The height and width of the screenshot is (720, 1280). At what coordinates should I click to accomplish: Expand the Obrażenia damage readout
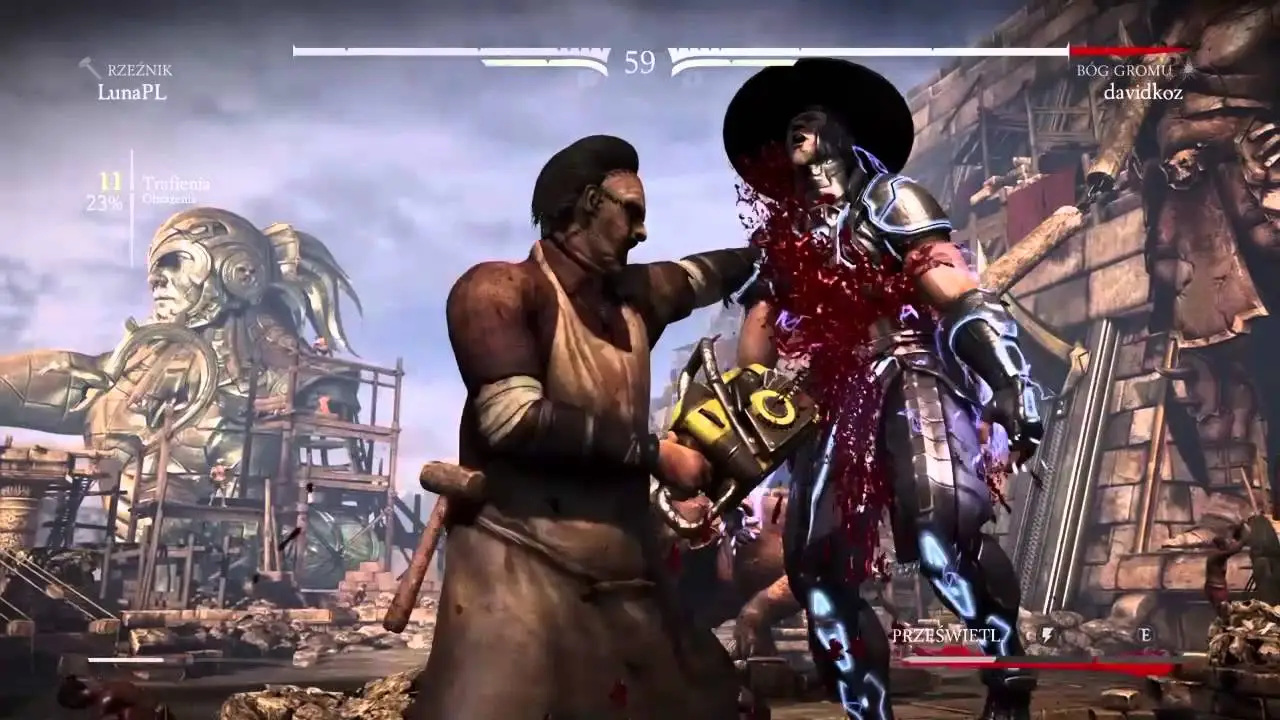170,199
